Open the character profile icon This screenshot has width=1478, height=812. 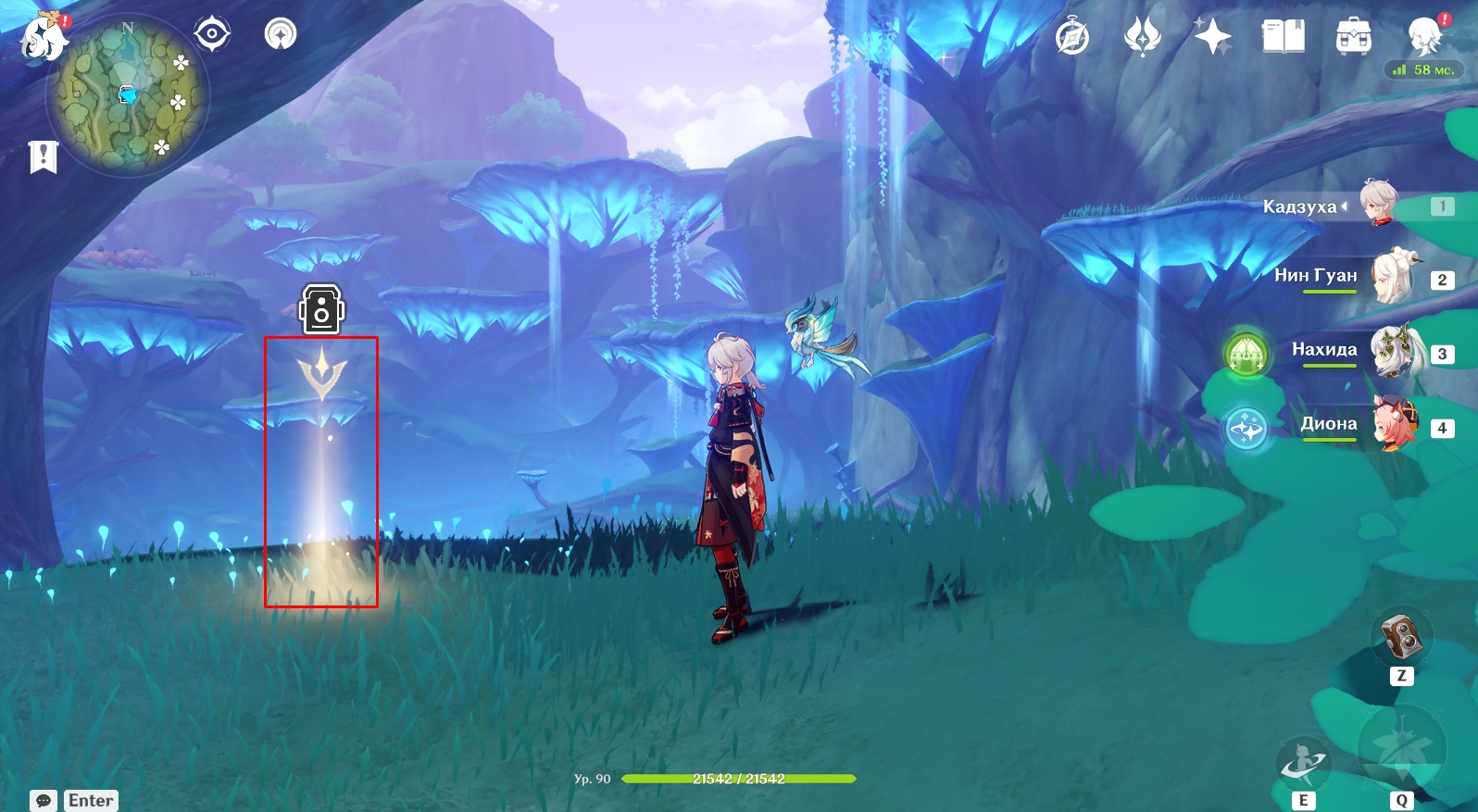coord(1423,37)
